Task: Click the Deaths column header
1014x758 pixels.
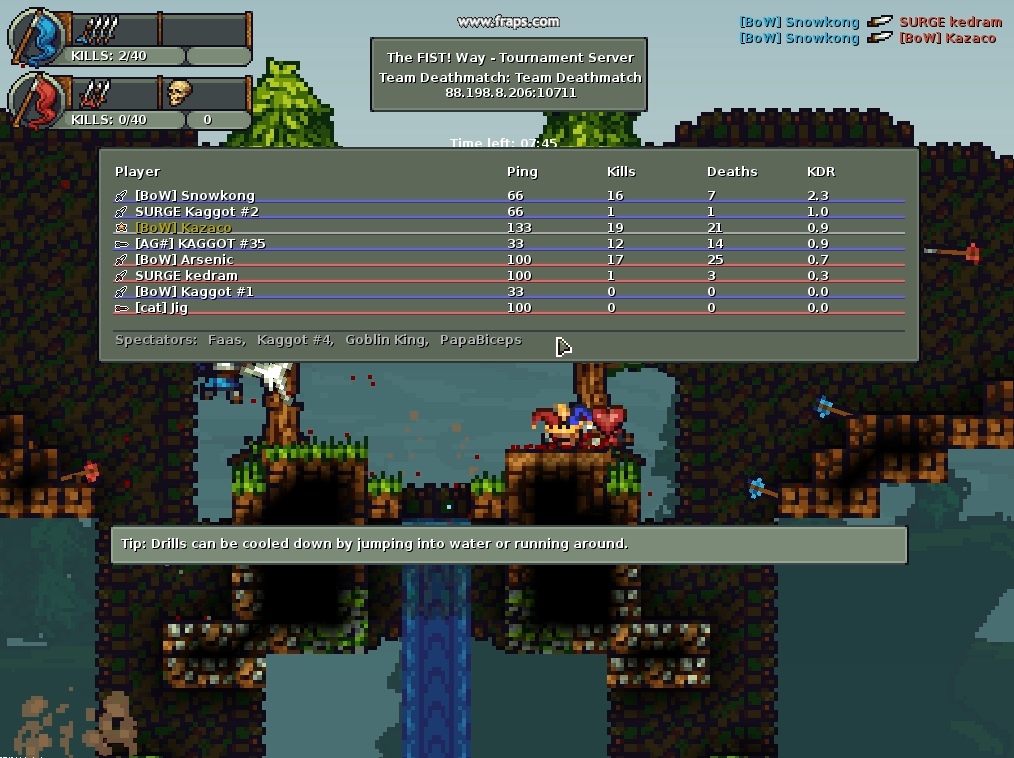Action: coord(732,171)
